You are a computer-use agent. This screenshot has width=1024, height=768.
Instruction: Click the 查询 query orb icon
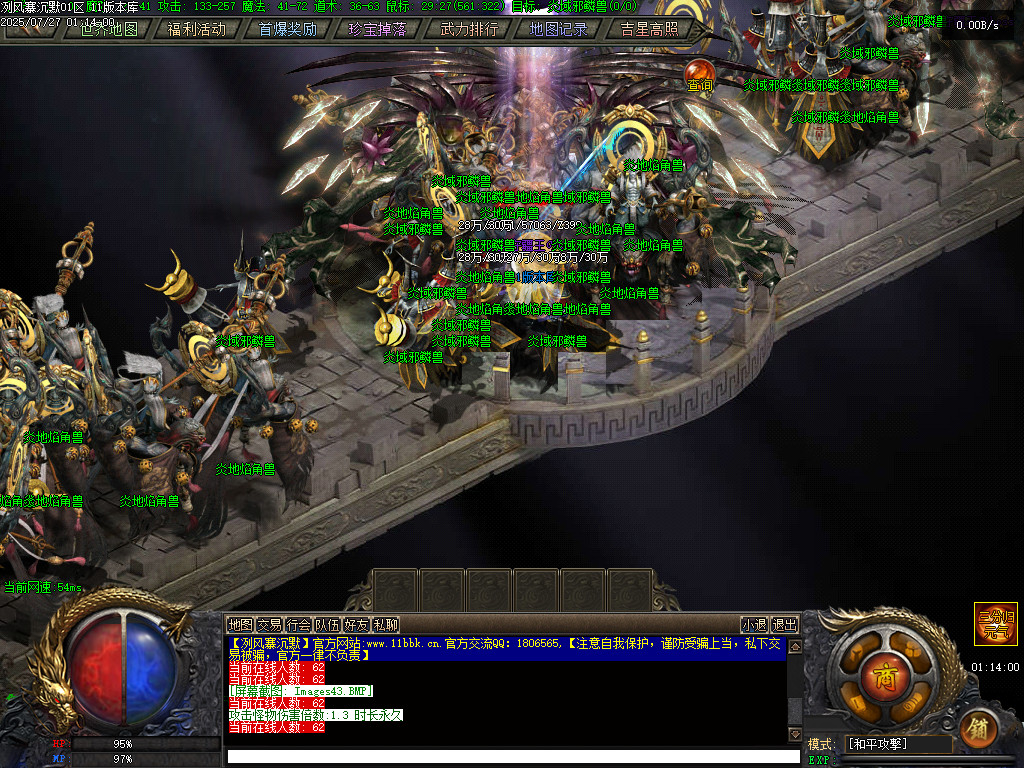click(x=700, y=73)
